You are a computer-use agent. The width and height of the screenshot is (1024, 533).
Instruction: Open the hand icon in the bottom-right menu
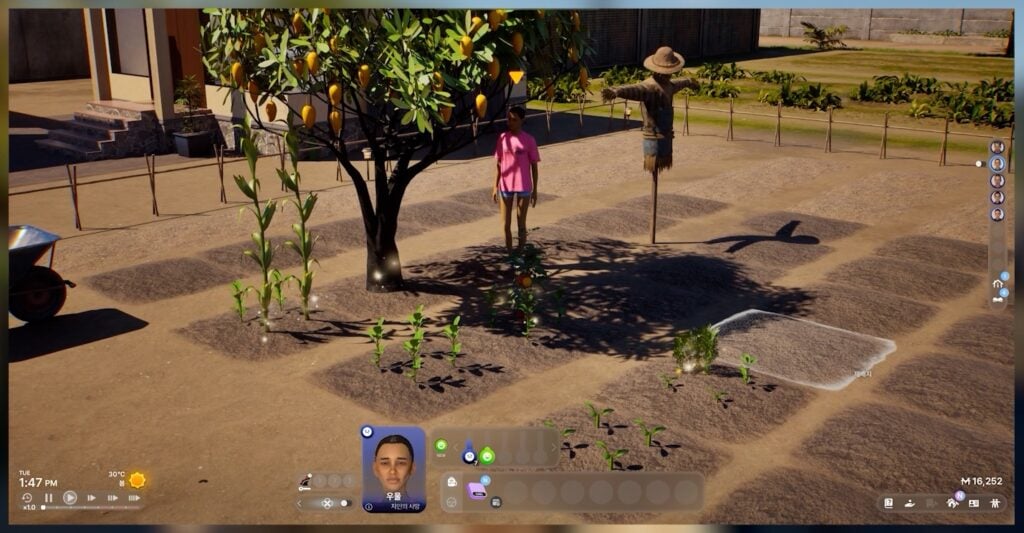910,503
